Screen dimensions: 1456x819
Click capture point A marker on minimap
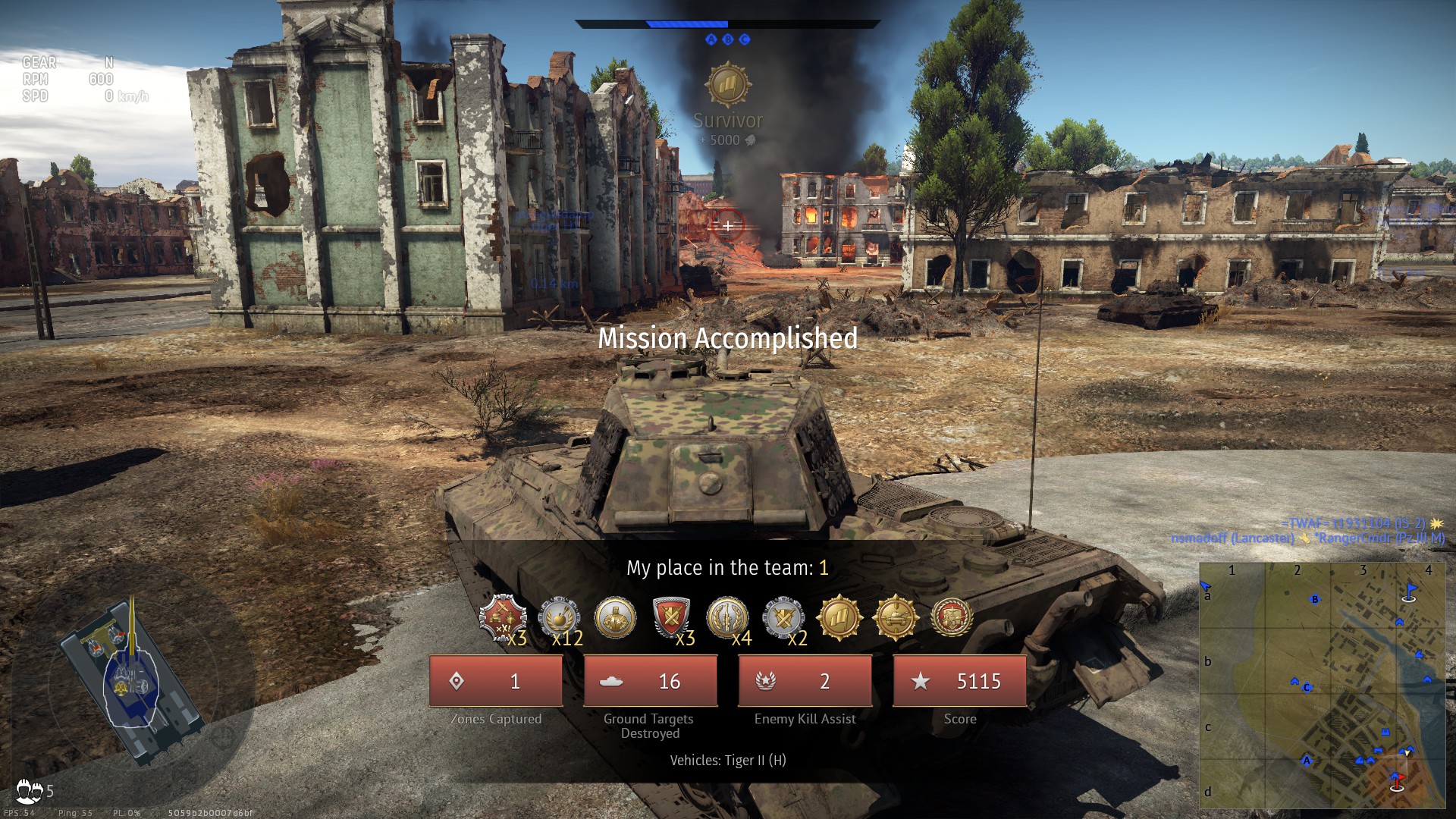click(1306, 761)
